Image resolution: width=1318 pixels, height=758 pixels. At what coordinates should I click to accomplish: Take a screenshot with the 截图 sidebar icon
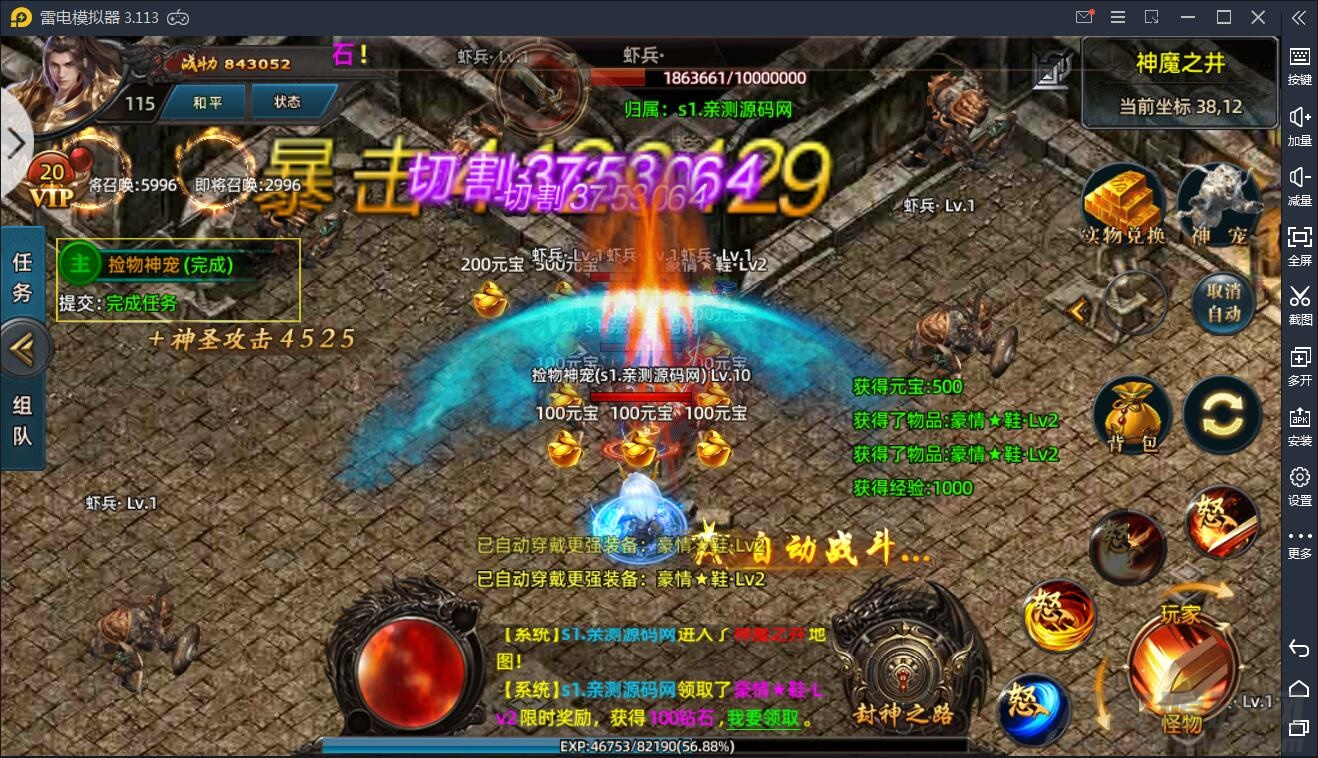[1300, 305]
